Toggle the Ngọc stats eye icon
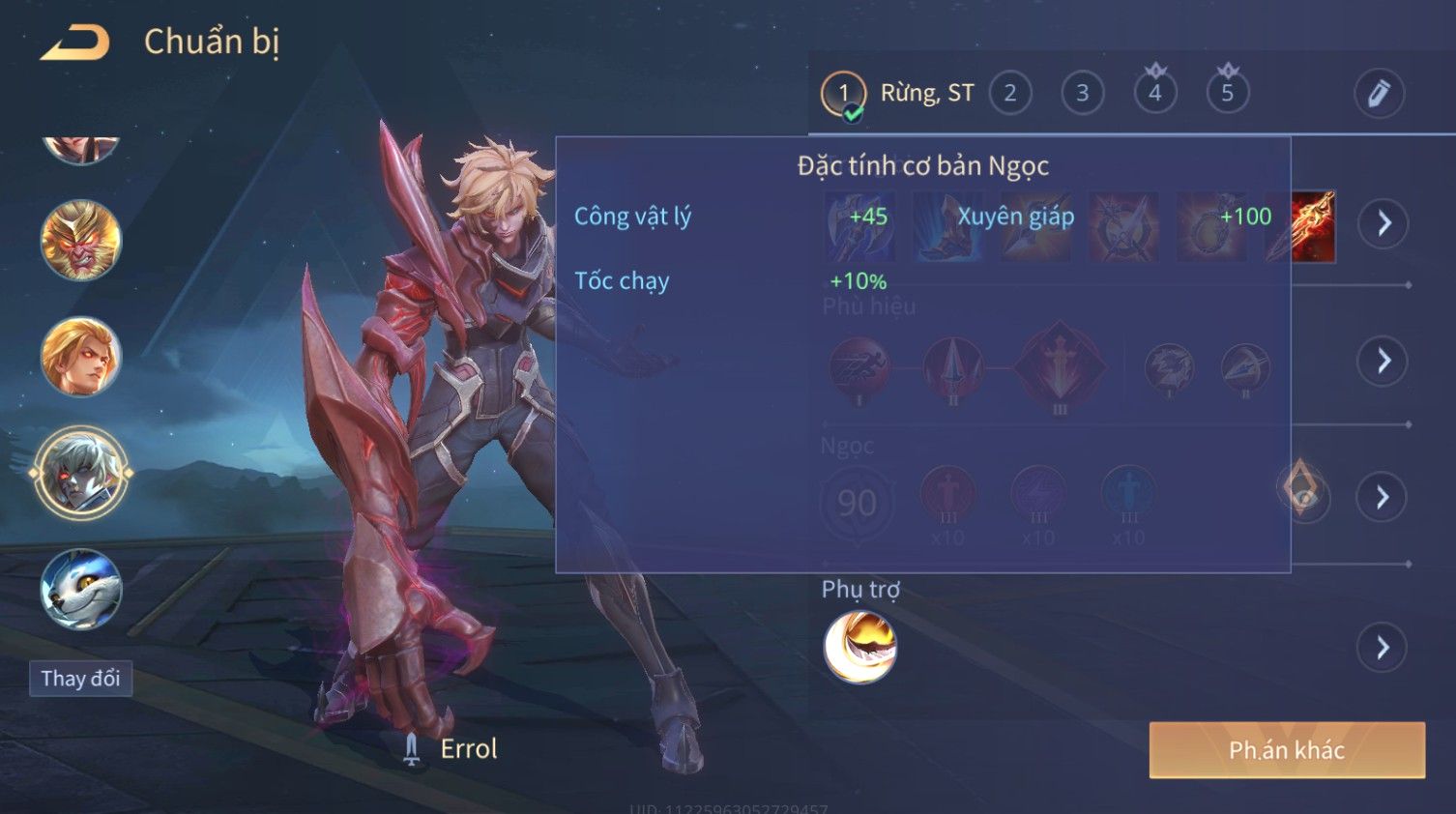Screen dimensions: 1456x814 pyautogui.click(x=1303, y=490)
